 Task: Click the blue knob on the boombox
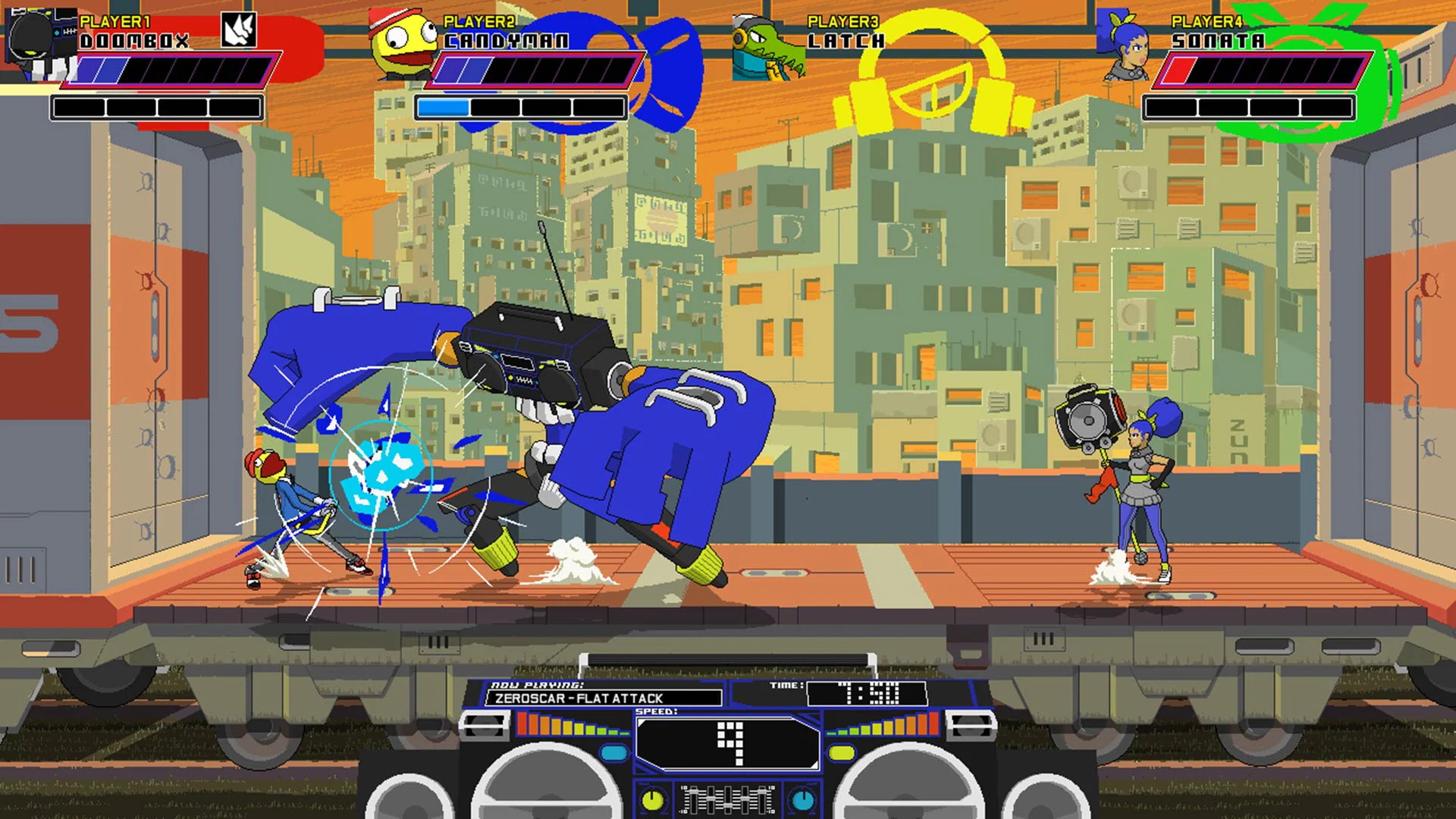pyautogui.click(x=802, y=801)
